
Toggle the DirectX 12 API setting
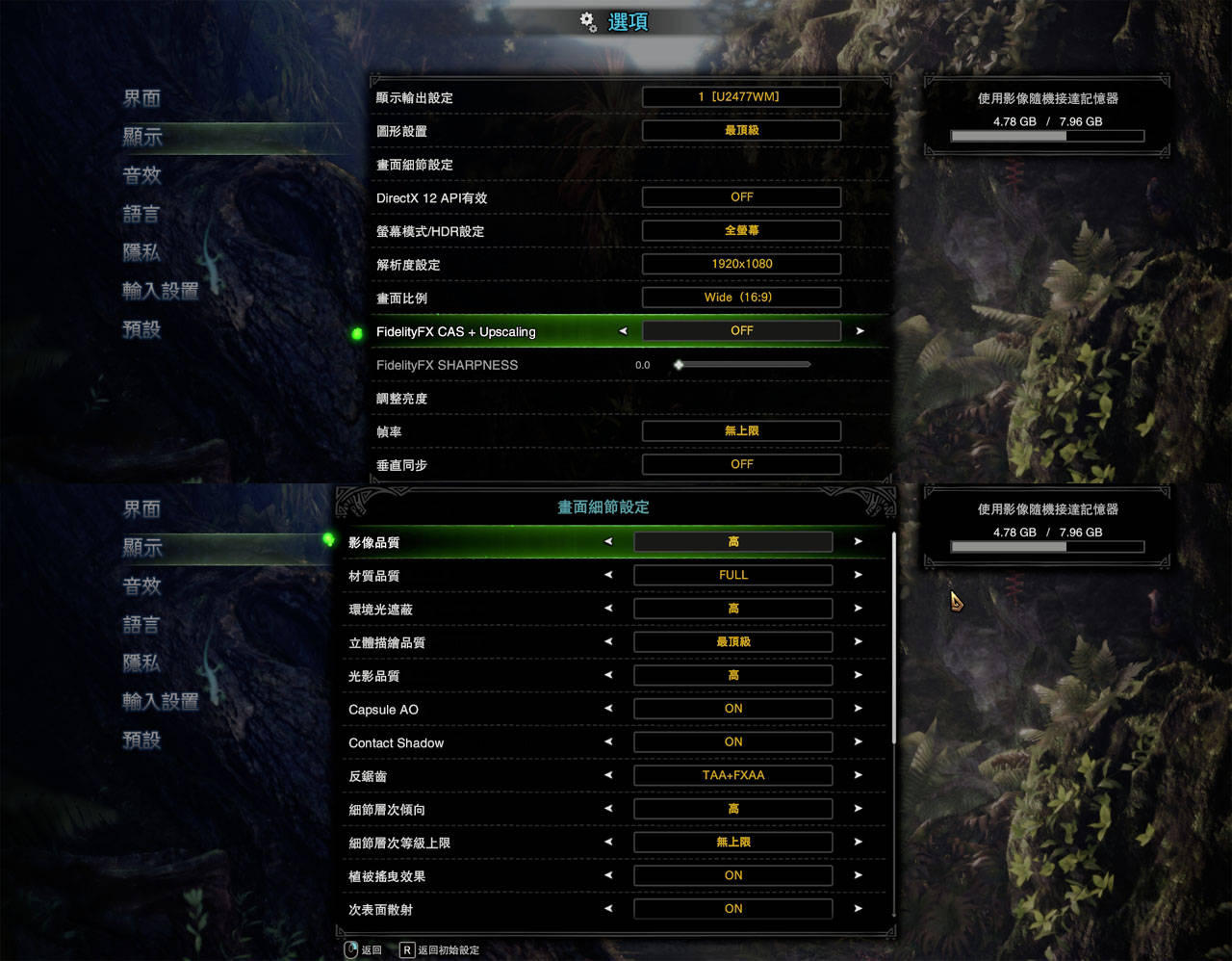tap(741, 197)
